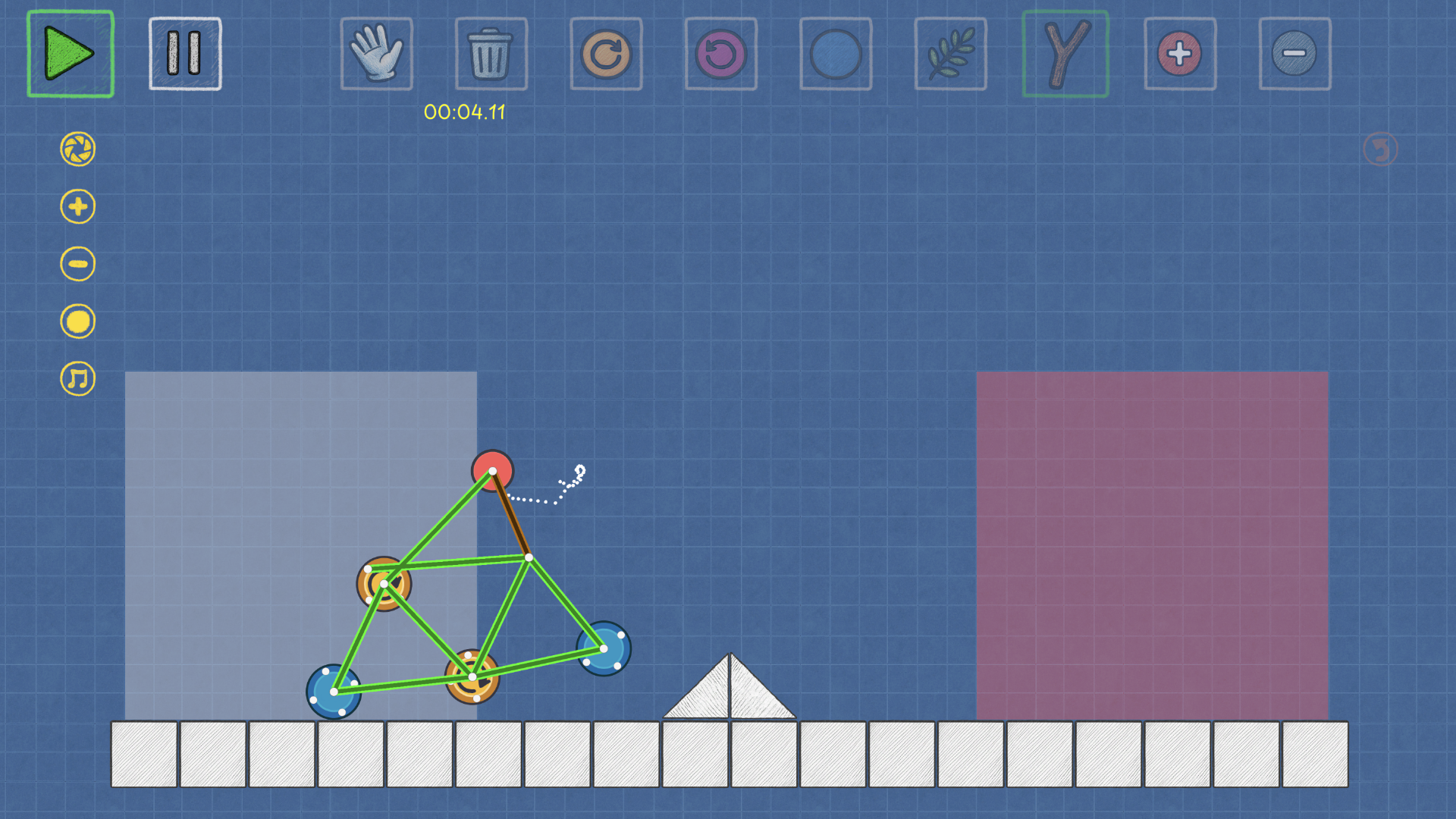Image resolution: width=1456 pixels, height=819 pixels.
Task: Select the hand pan tool
Action: 376,53
